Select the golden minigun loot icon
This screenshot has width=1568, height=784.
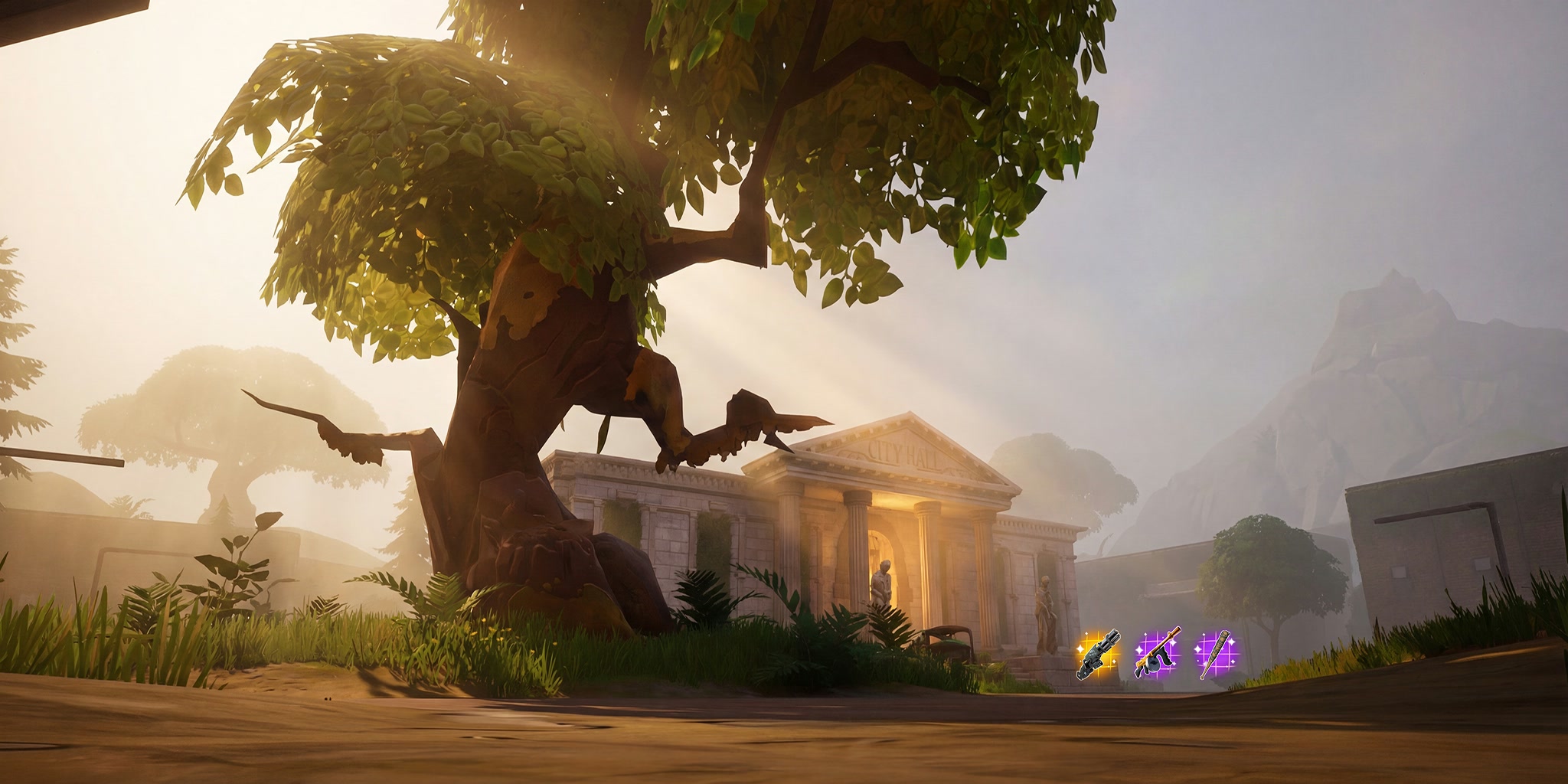click(1098, 655)
